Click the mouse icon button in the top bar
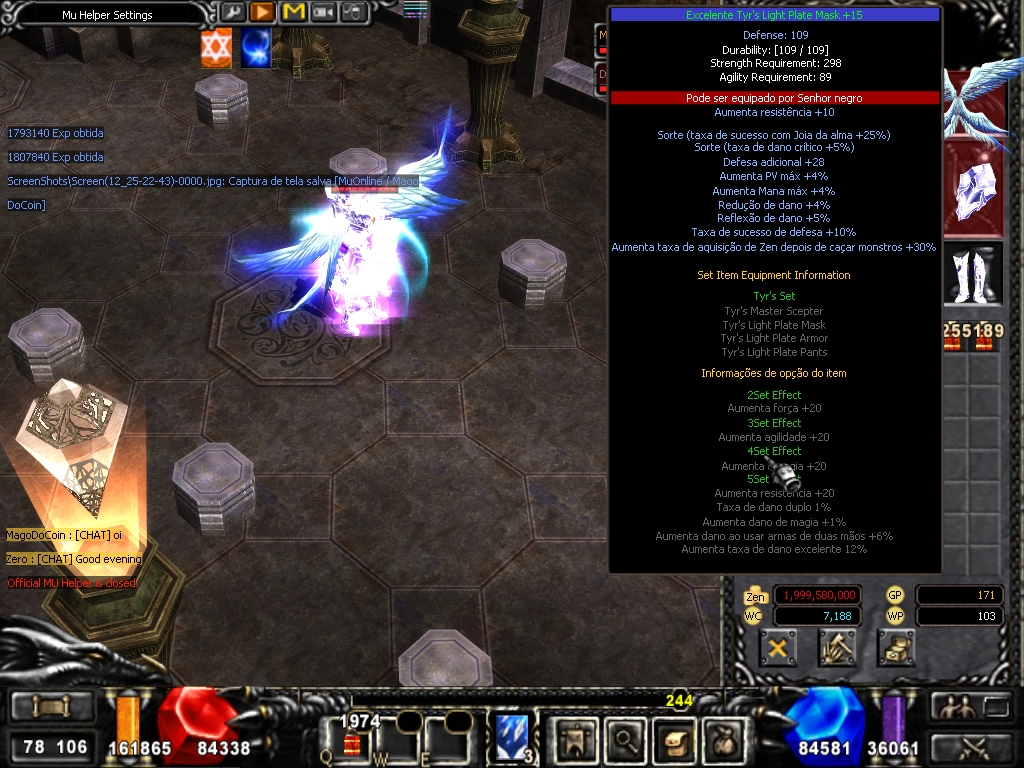1024x768 pixels. 353,12
